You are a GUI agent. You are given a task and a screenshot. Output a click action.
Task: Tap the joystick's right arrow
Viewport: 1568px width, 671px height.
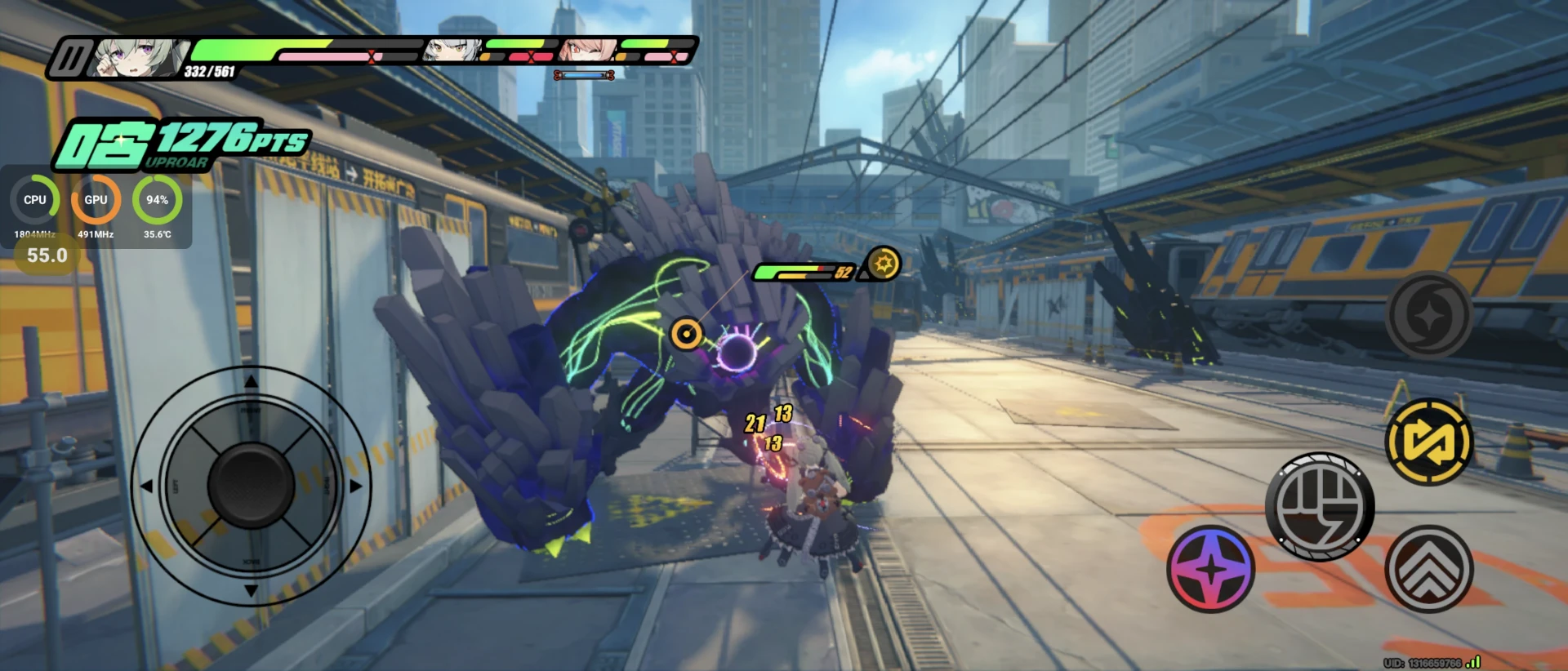(x=356, y=486)
